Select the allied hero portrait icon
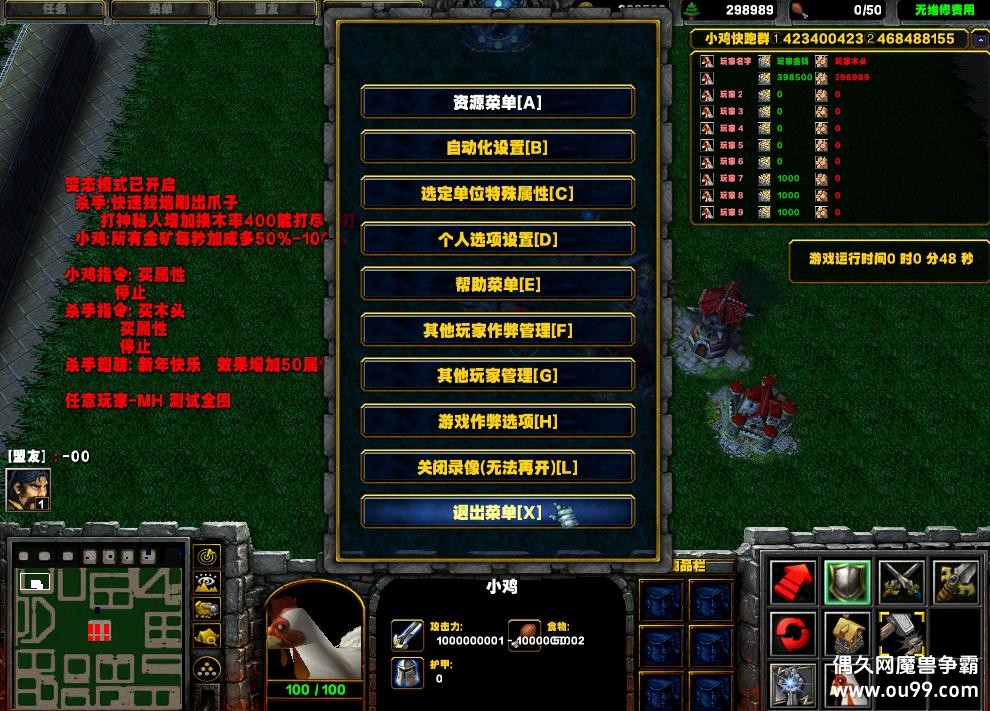 pyautogui.click(x=28, y=489)
